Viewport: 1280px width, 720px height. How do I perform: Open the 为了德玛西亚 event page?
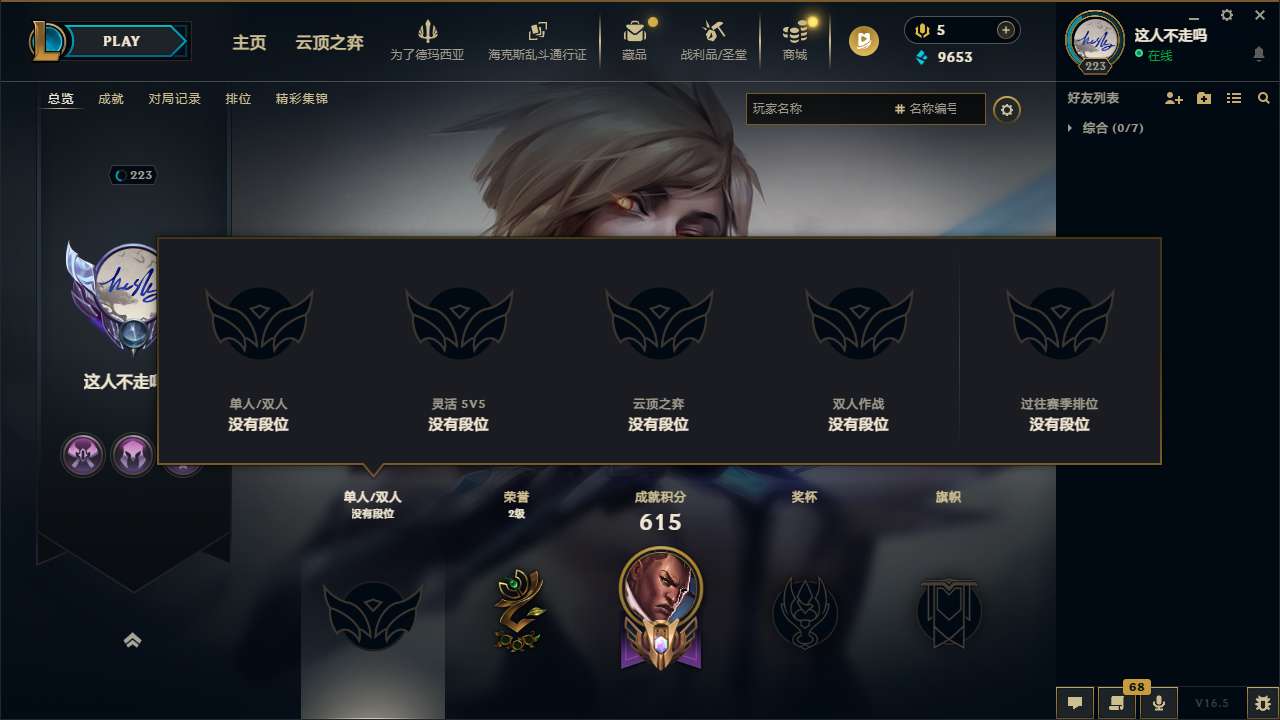point(428,40)
